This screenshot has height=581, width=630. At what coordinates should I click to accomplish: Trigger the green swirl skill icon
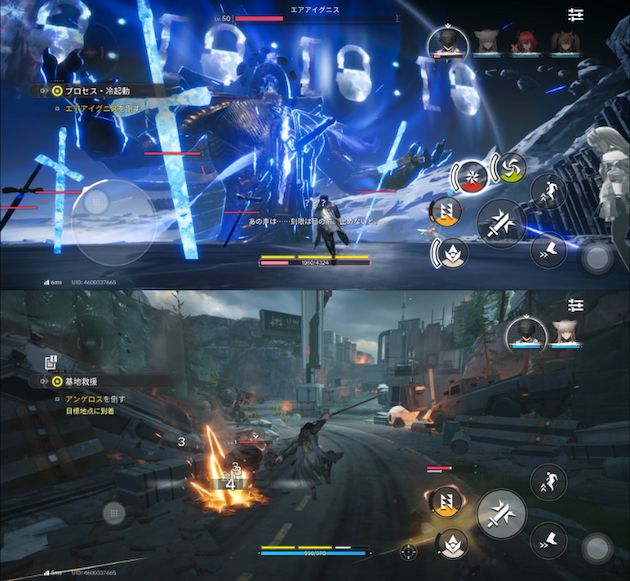(x=510, y=168)
